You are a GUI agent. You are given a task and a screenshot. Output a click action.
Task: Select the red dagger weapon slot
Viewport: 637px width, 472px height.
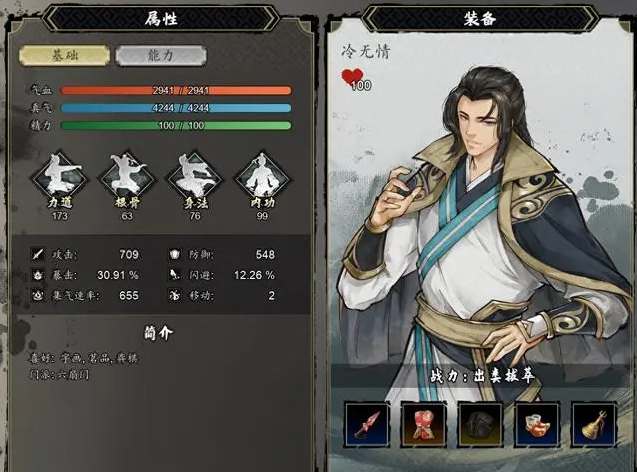[366, 425]
